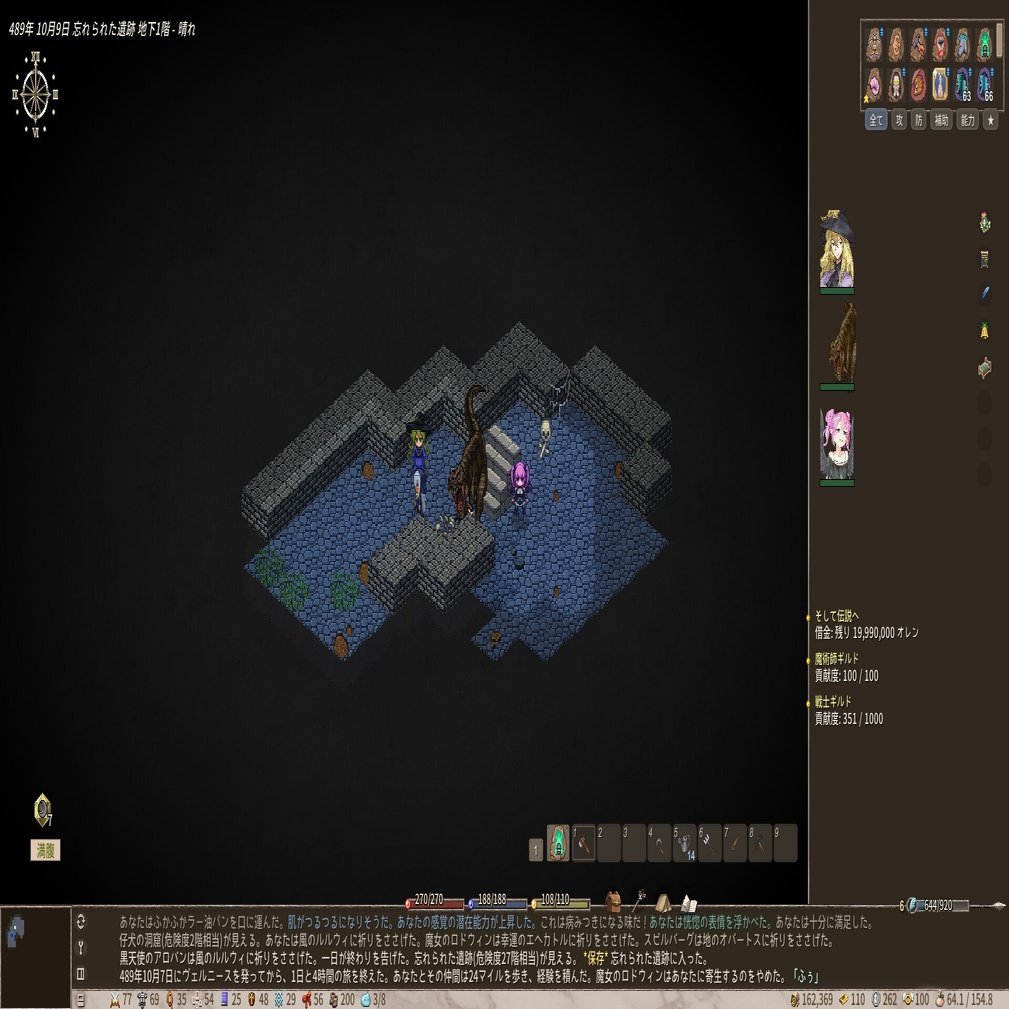Open the tent icon on the bottom bar
1009x1009 pixels.
[x=663, y=903]
